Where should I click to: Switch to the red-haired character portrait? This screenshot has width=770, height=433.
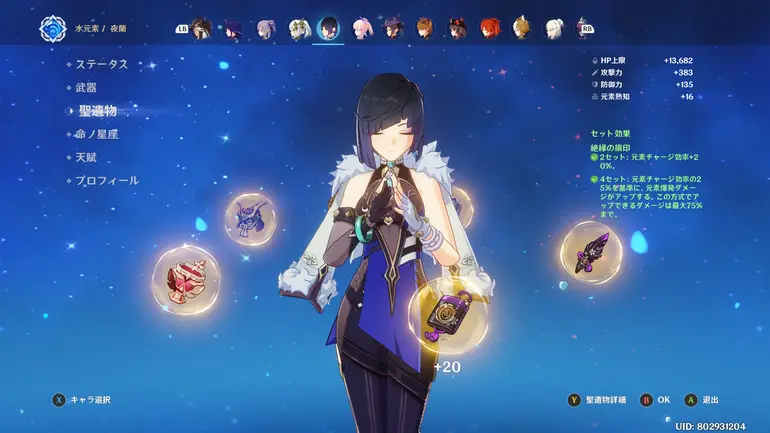click(x=489, y=28)
